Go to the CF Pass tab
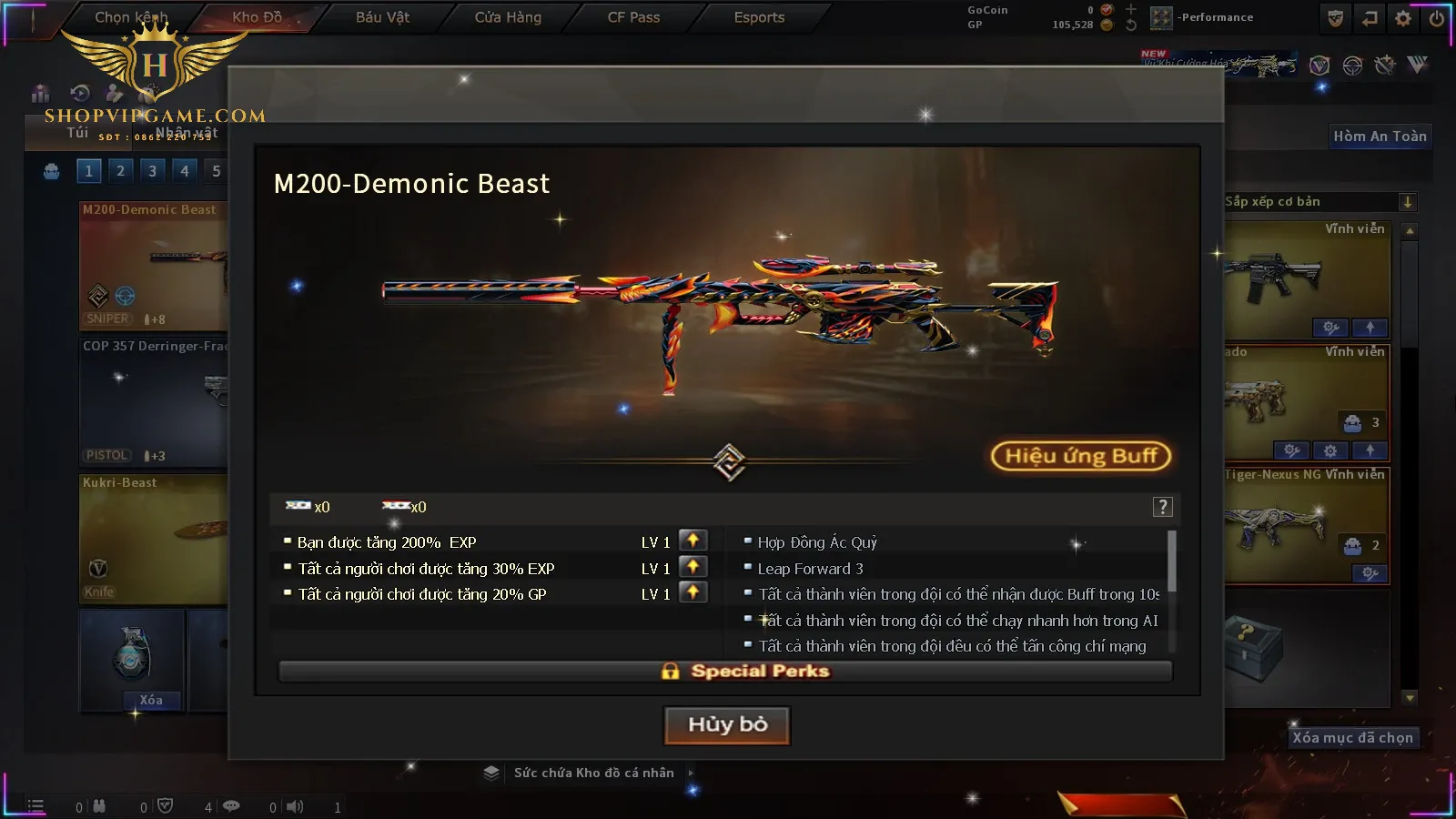 (633, 17)
